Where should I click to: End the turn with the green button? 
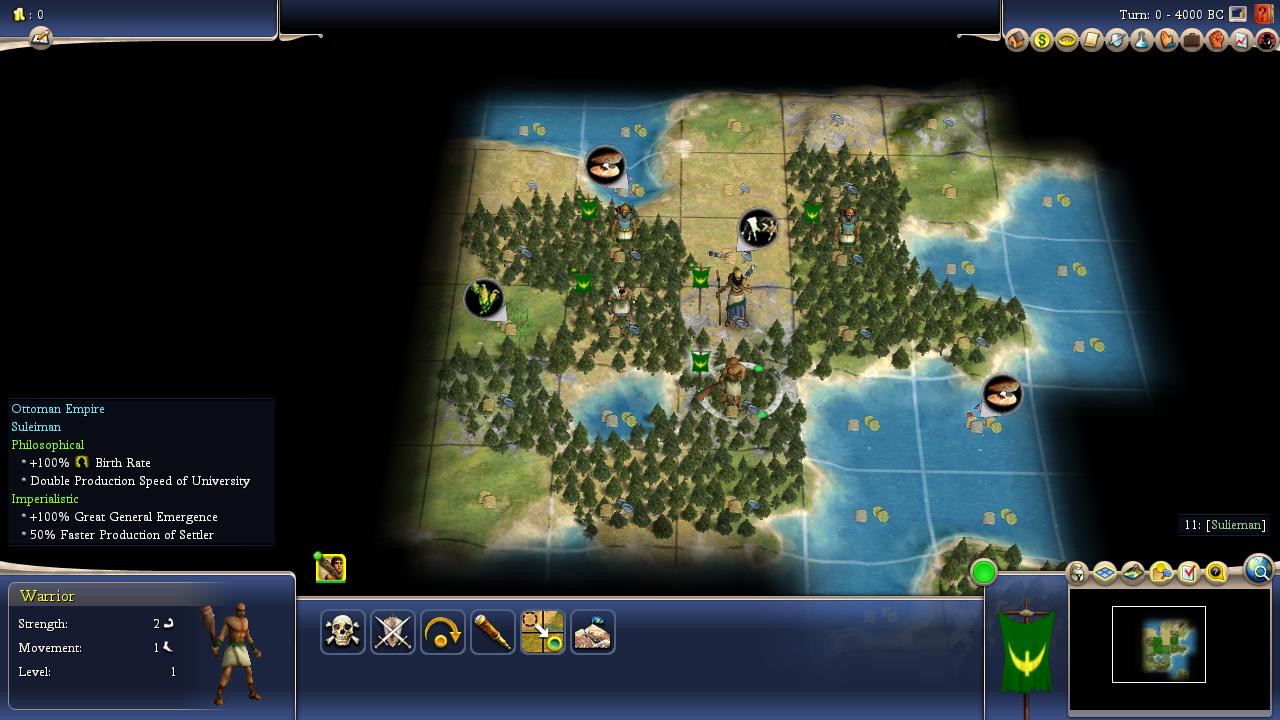[x=984, y=572]
